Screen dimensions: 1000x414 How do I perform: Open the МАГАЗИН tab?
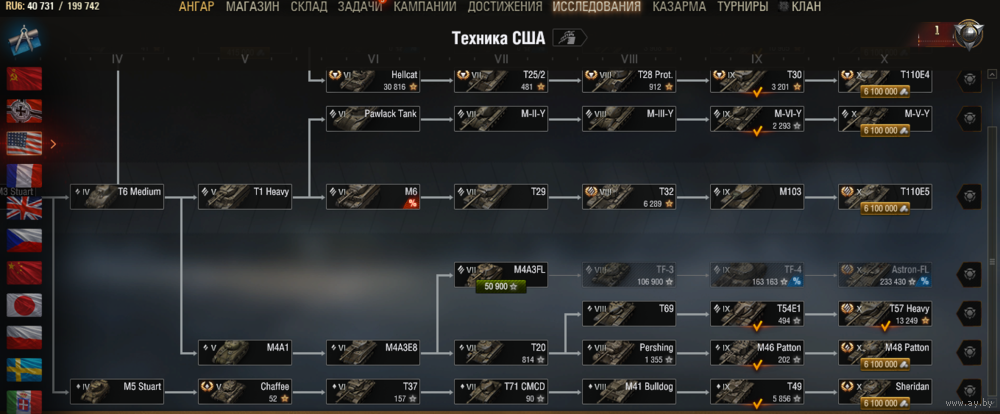click(x=253, y=7)
